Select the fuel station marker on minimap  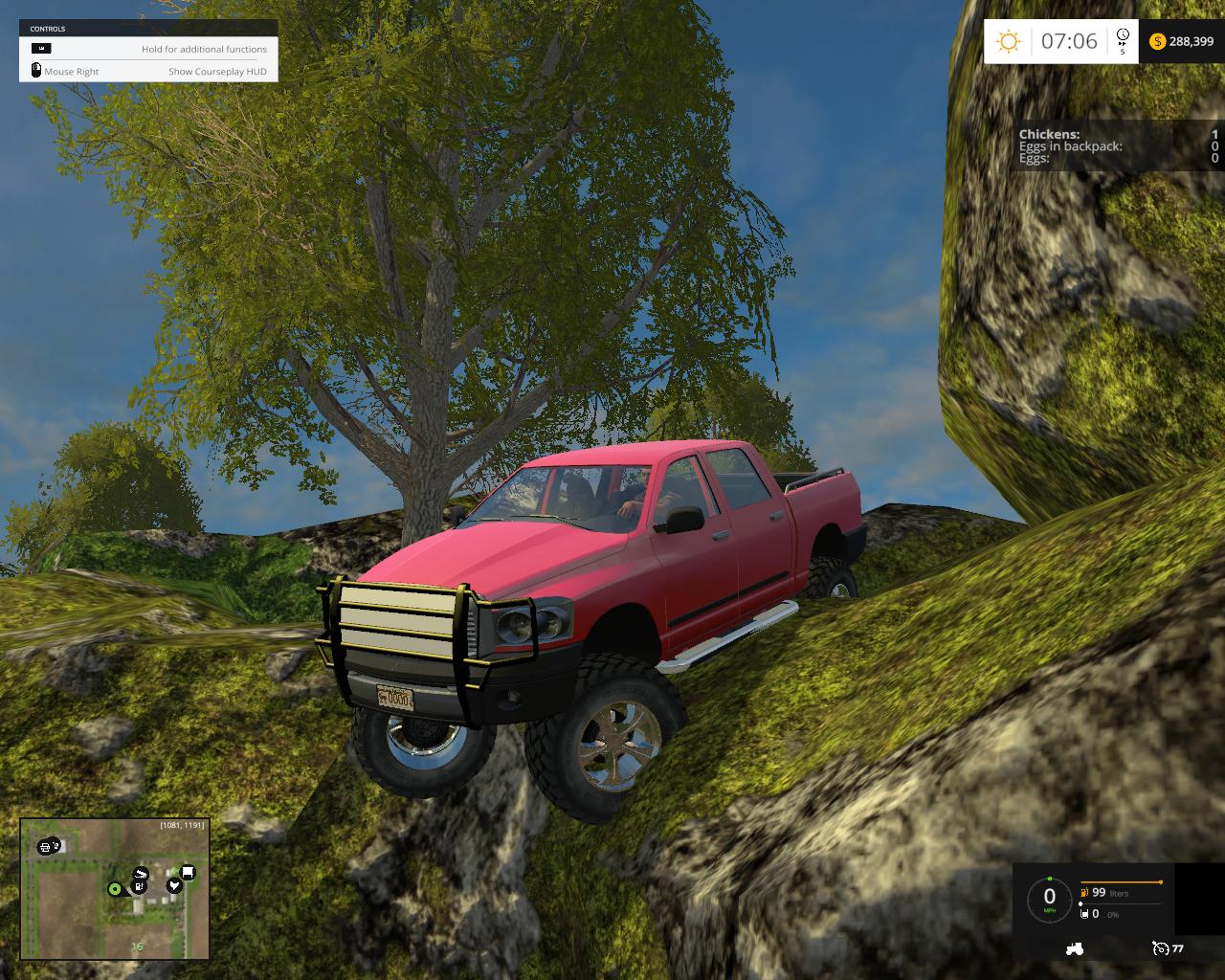click(141, 886)
